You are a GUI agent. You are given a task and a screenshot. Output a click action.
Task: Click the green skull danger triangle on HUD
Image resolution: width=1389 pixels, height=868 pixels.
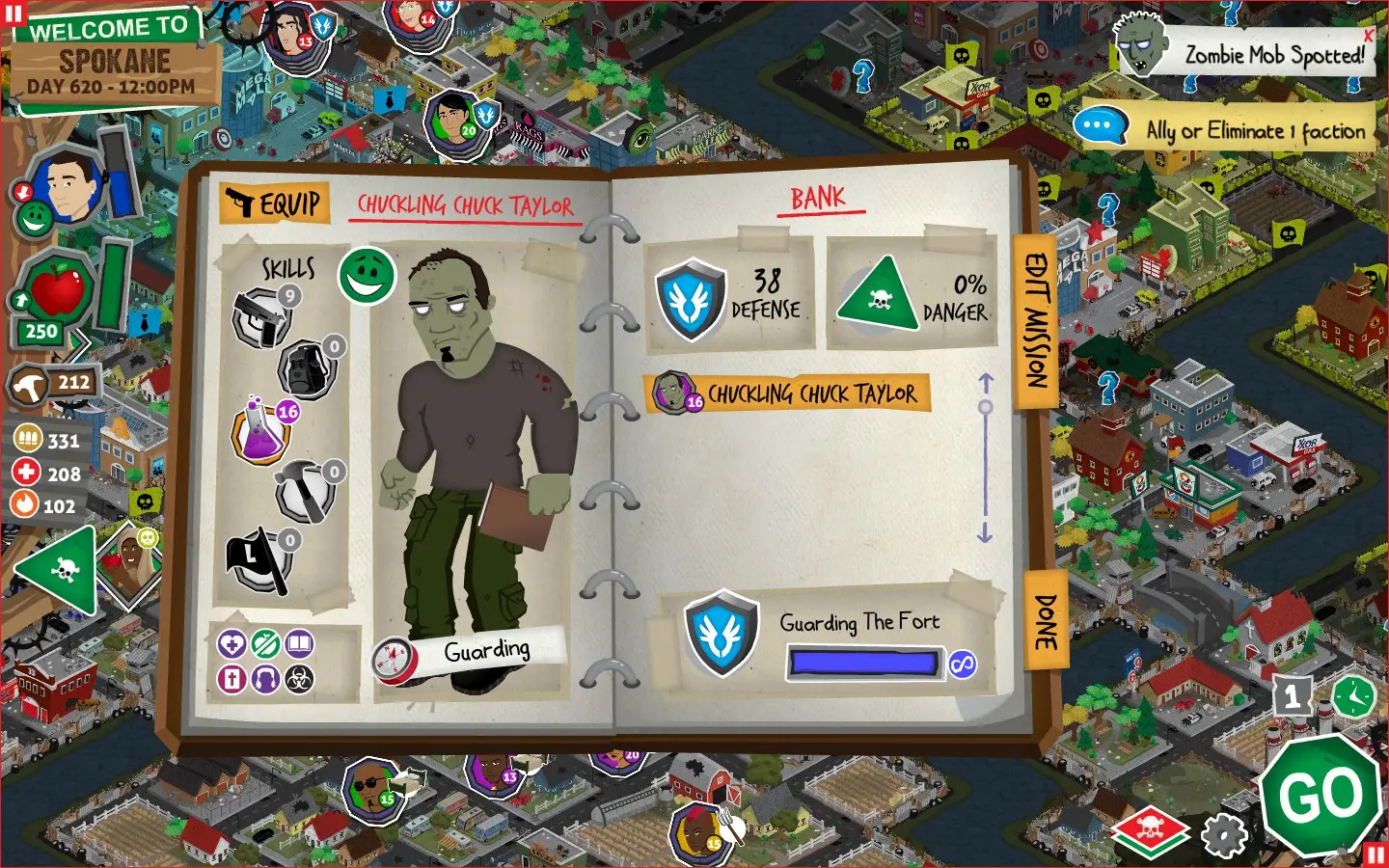click(x=60, y=571)
